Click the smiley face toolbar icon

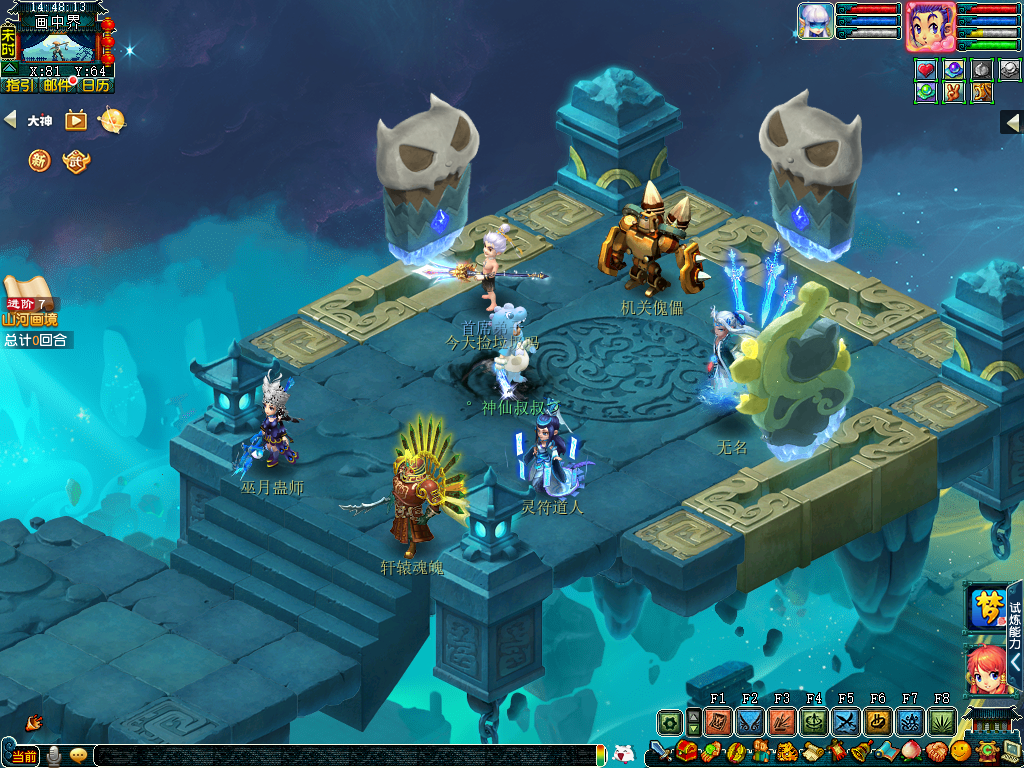960,750
